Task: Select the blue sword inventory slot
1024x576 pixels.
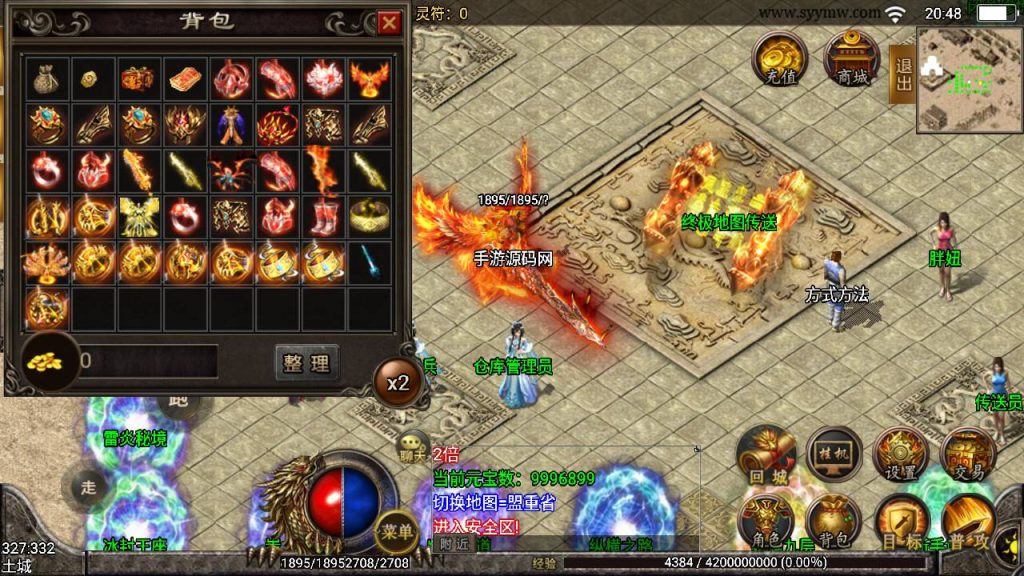Action: (x=370, y=261)
